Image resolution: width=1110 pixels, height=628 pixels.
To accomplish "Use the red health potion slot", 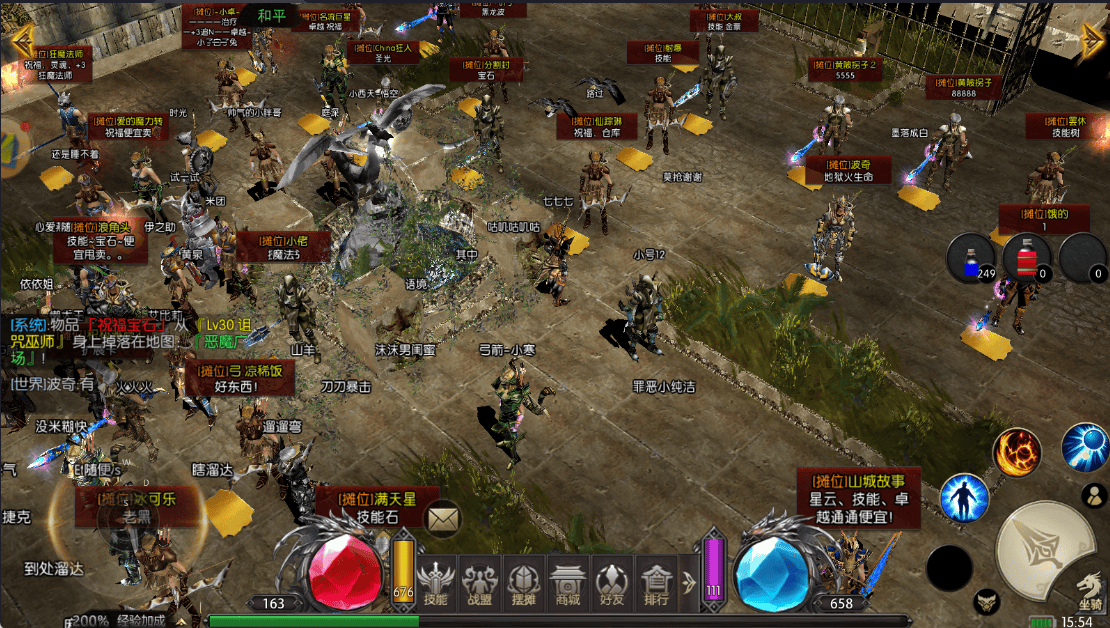I will point(1027,257).
